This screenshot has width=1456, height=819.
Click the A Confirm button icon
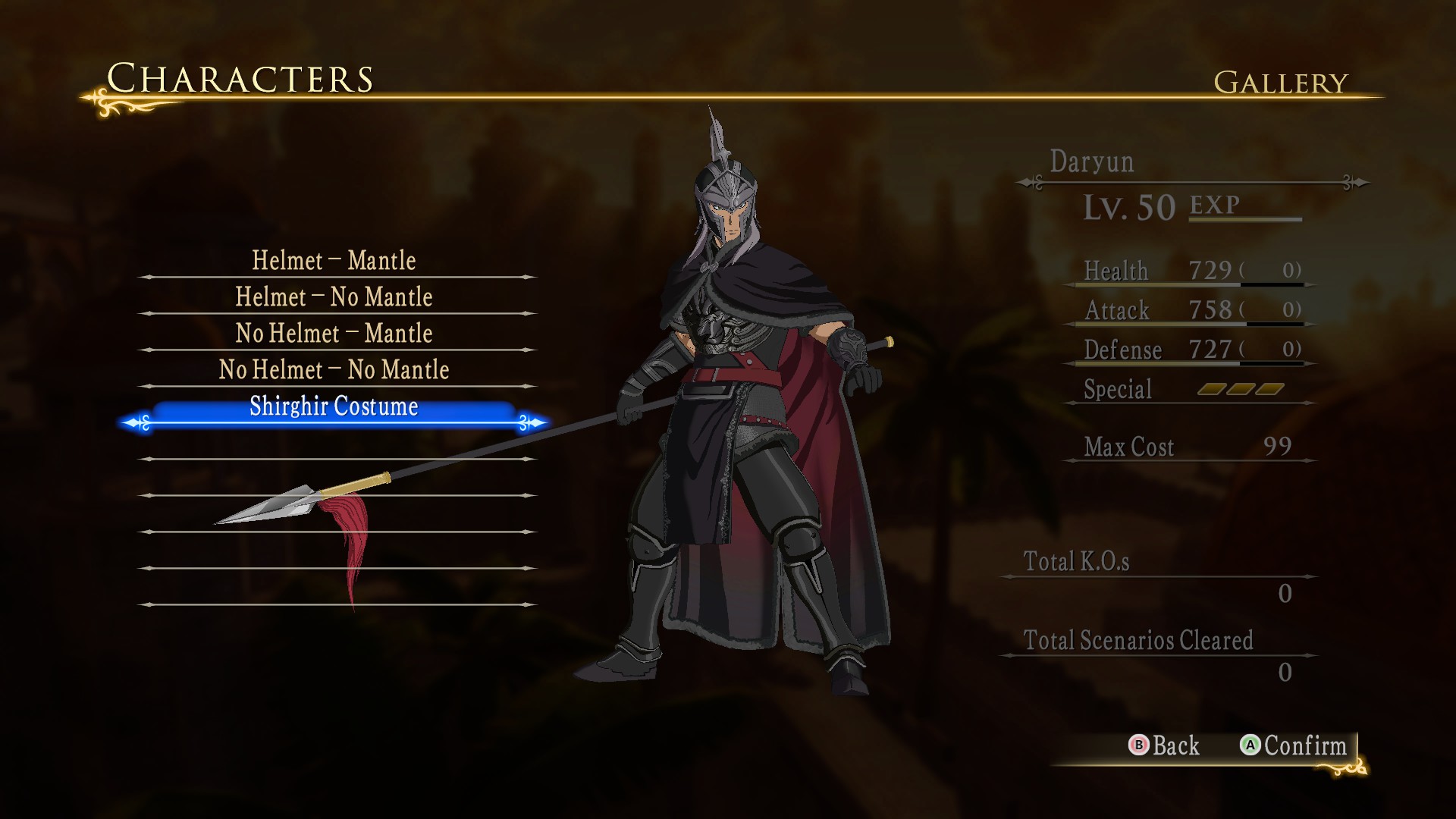click(x=1251, y=746)
